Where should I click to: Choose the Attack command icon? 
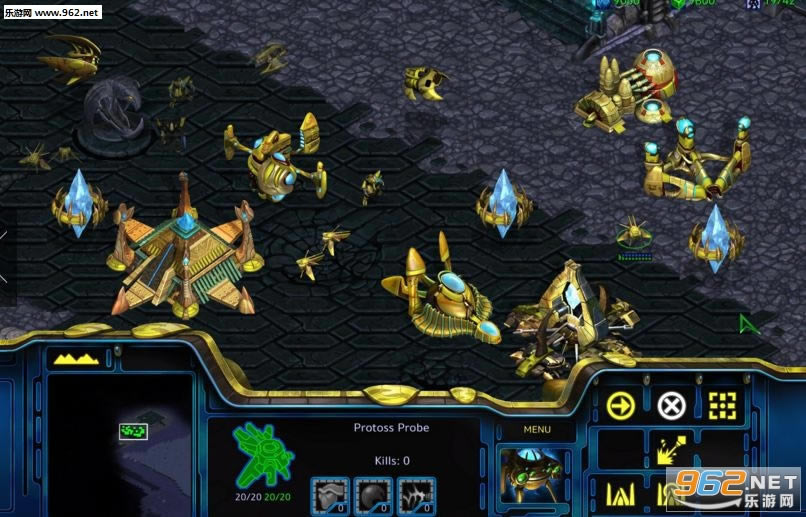pyautogui.click(x=721, y=405)
